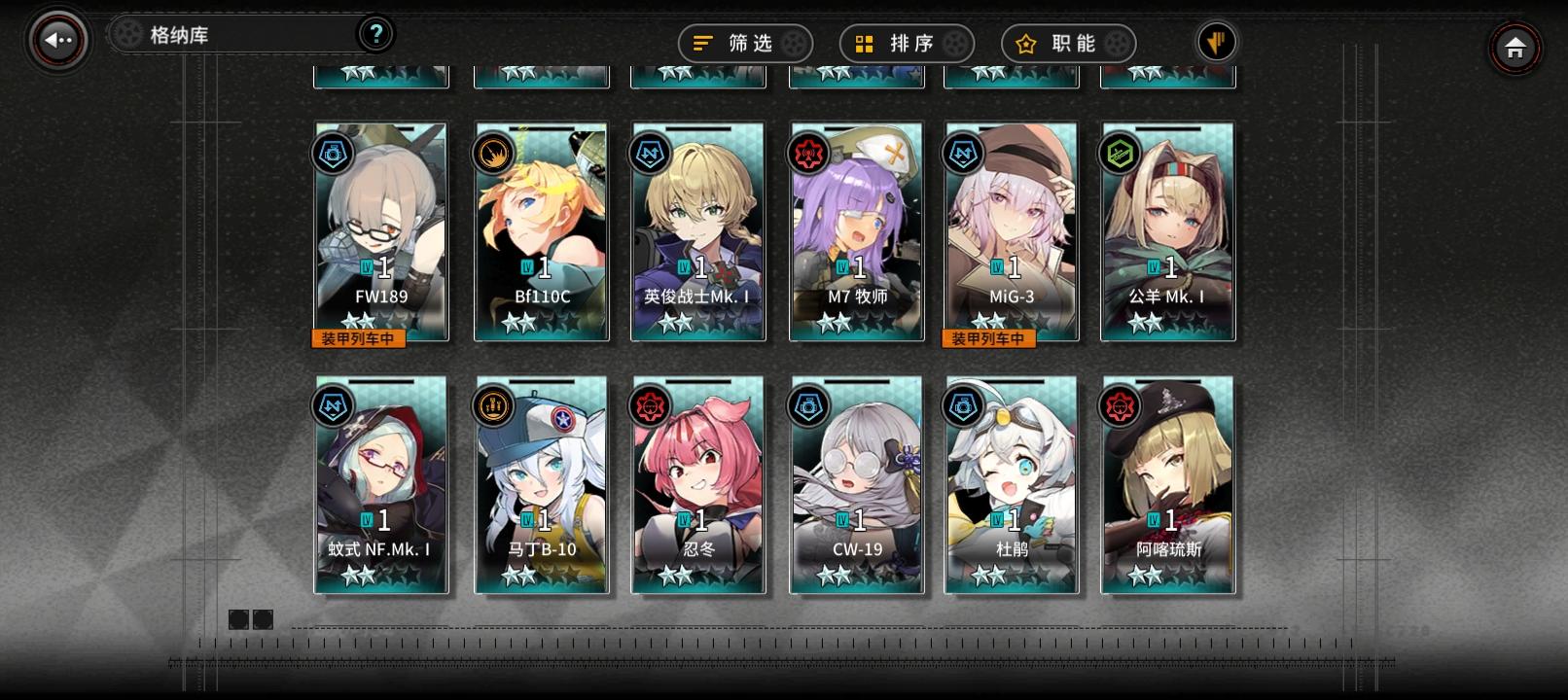Open the 筛选 filter menu
The image size is (1568, 700).
(x=744, y=43)
